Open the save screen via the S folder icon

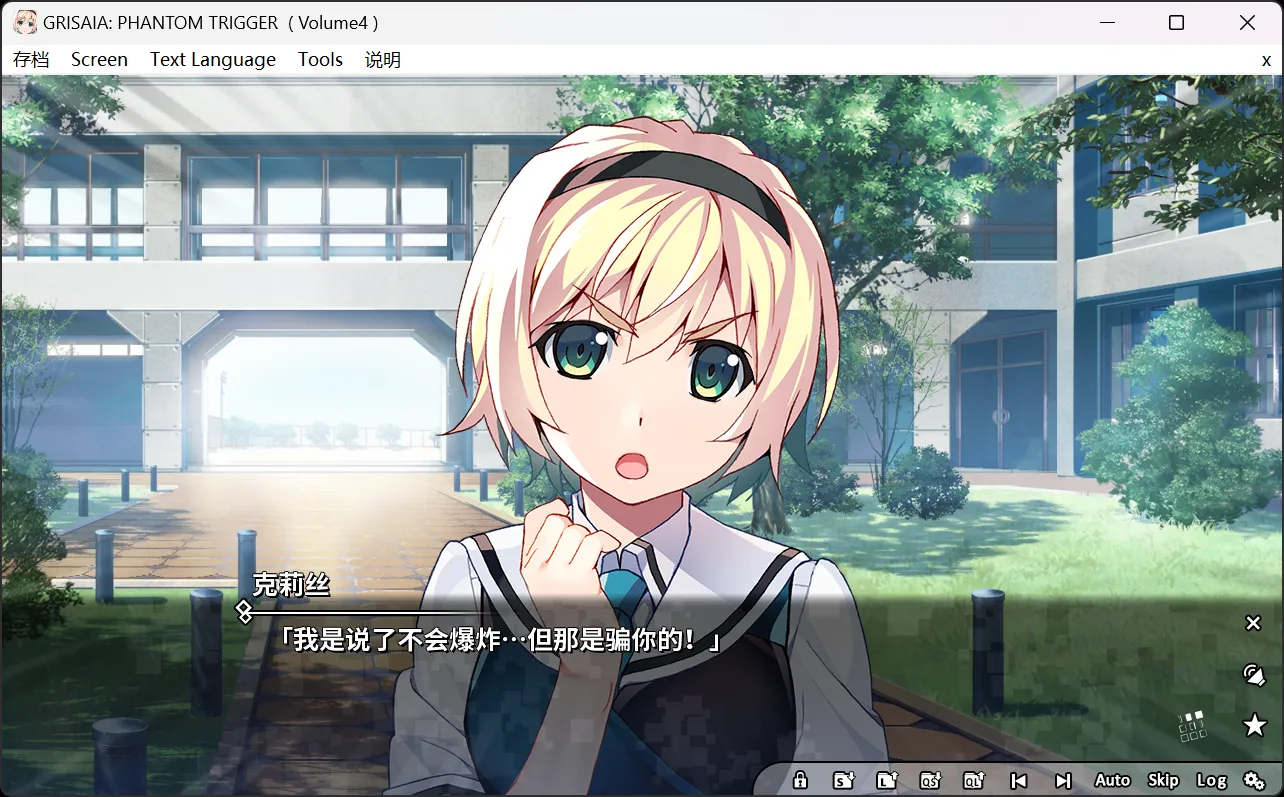pos(843,779)
